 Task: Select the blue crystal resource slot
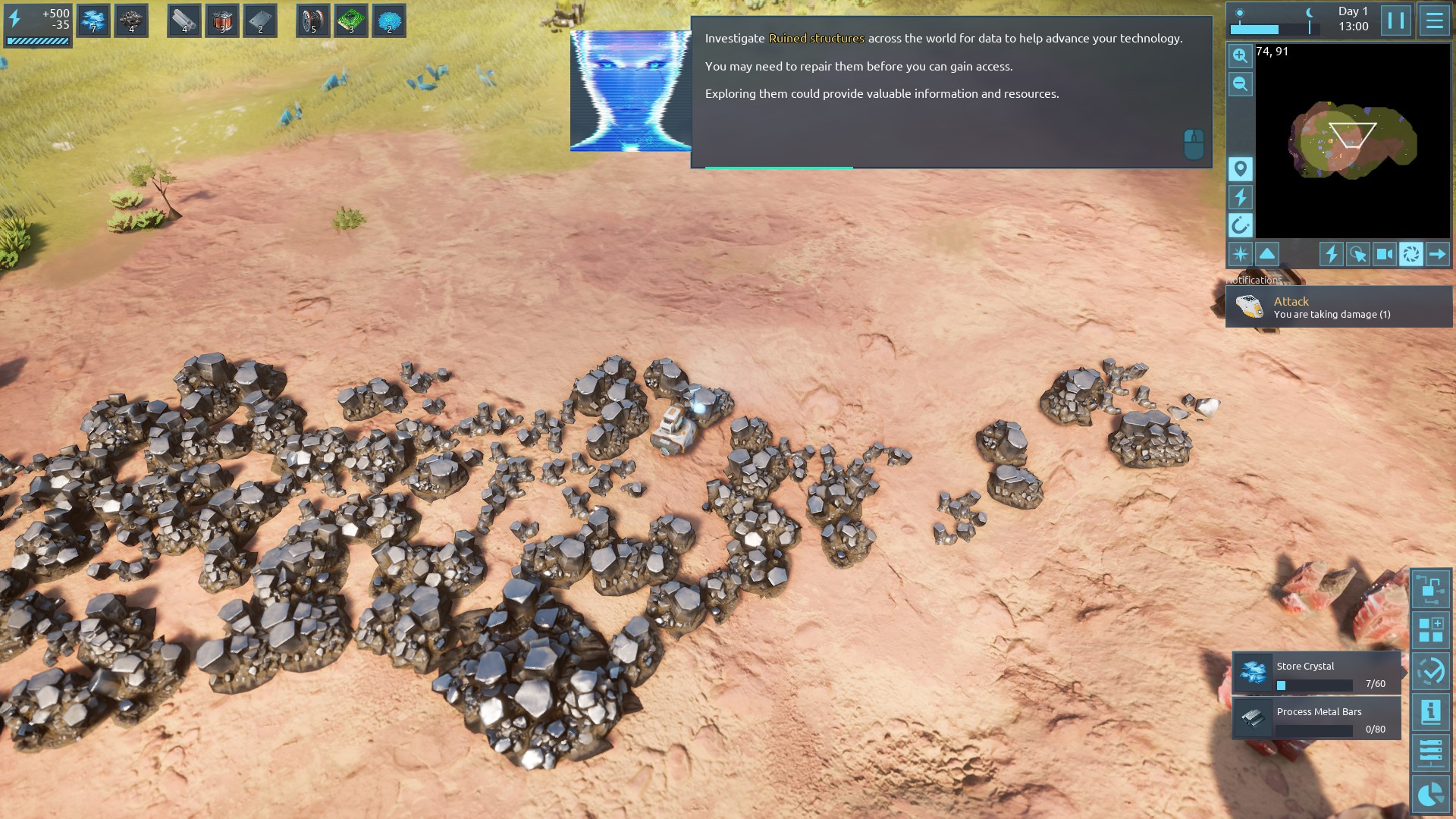coord(93,20)
